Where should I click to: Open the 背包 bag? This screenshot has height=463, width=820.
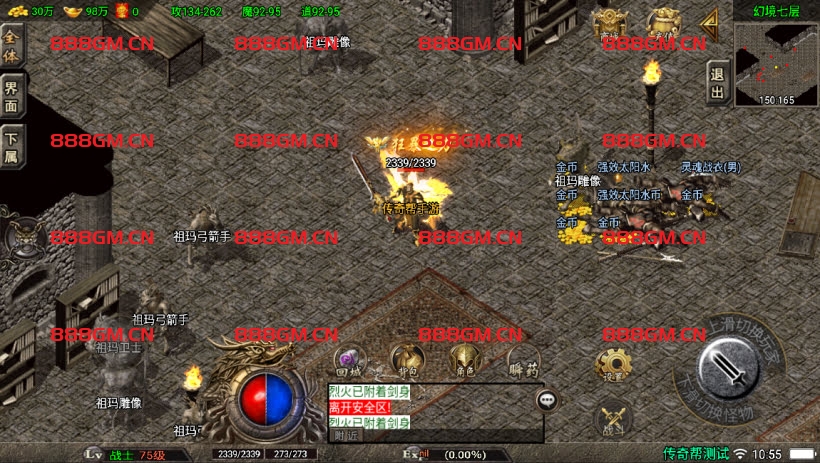point(405,360)
